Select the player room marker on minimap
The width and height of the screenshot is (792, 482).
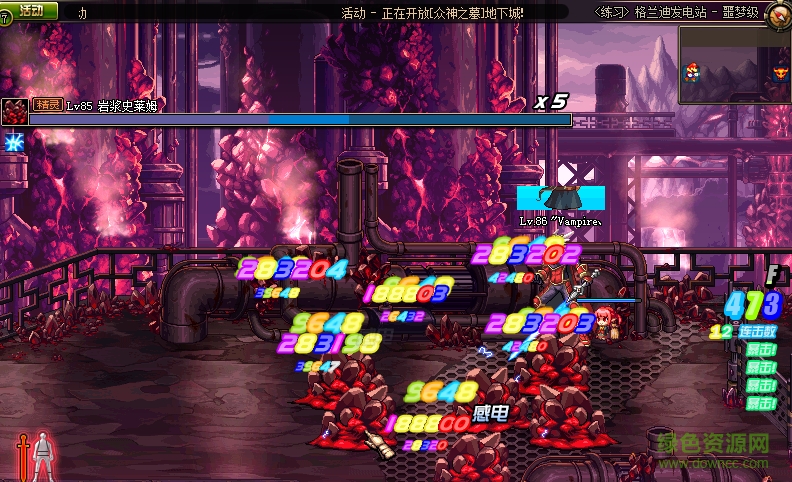tap(690, 72)
